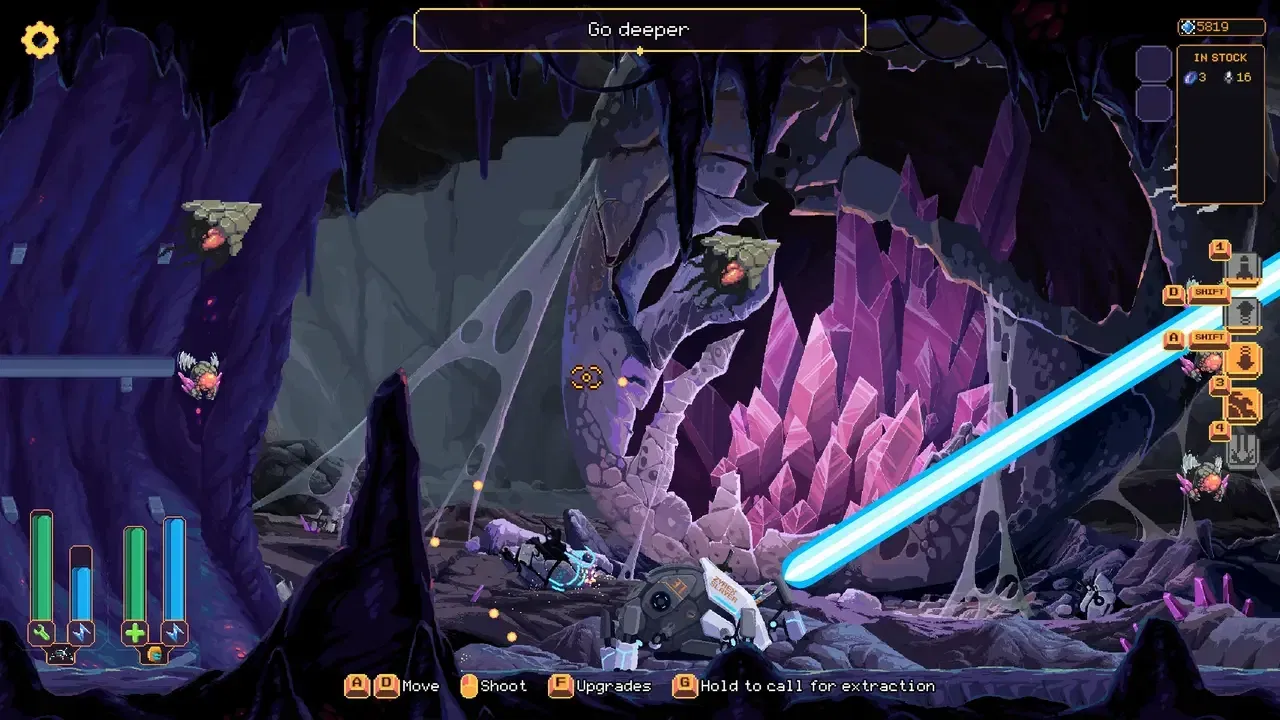Select the drill ability icon beside key 3
The image size is (1280, 720).
pyautogui.click(x=1243, y=402)
